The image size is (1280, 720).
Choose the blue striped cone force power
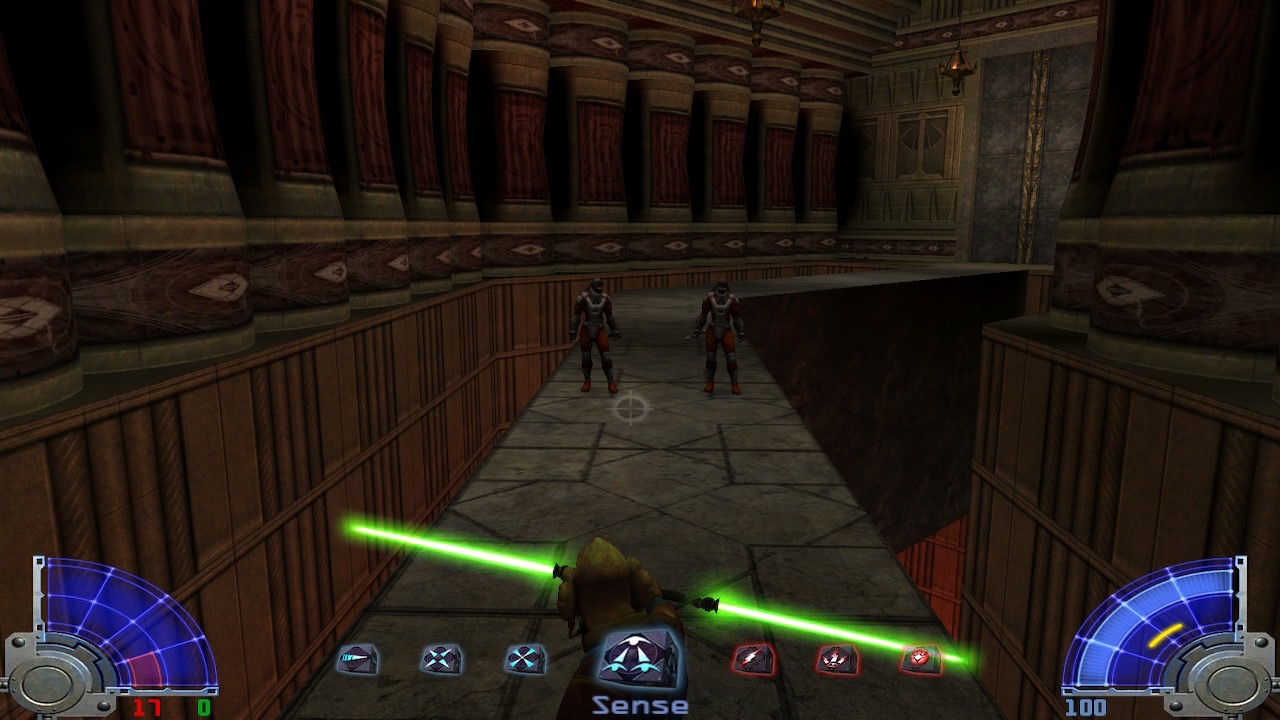tap(357, 659)
